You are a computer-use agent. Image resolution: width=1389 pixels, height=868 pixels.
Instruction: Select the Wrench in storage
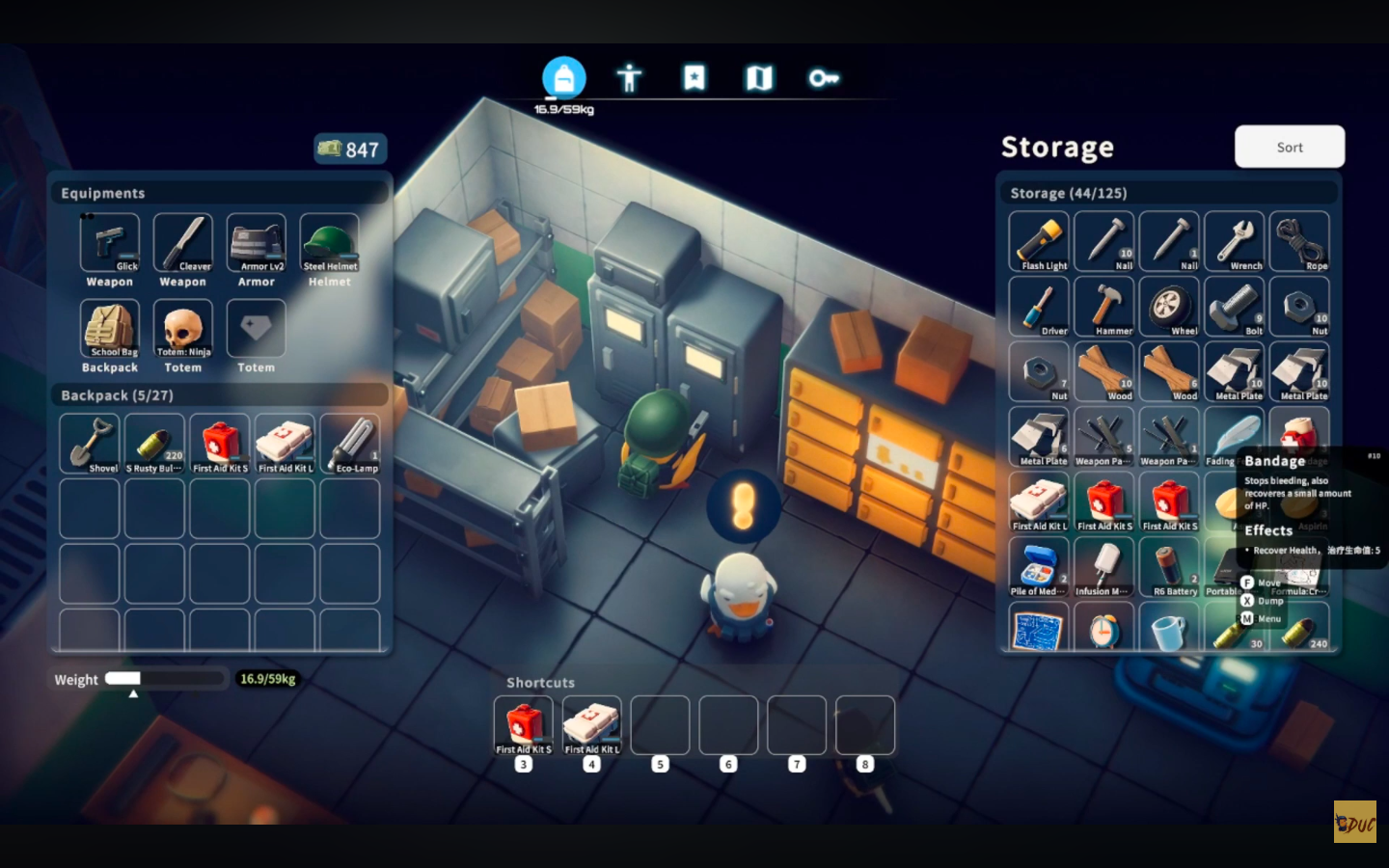(x=1235, y=241)
